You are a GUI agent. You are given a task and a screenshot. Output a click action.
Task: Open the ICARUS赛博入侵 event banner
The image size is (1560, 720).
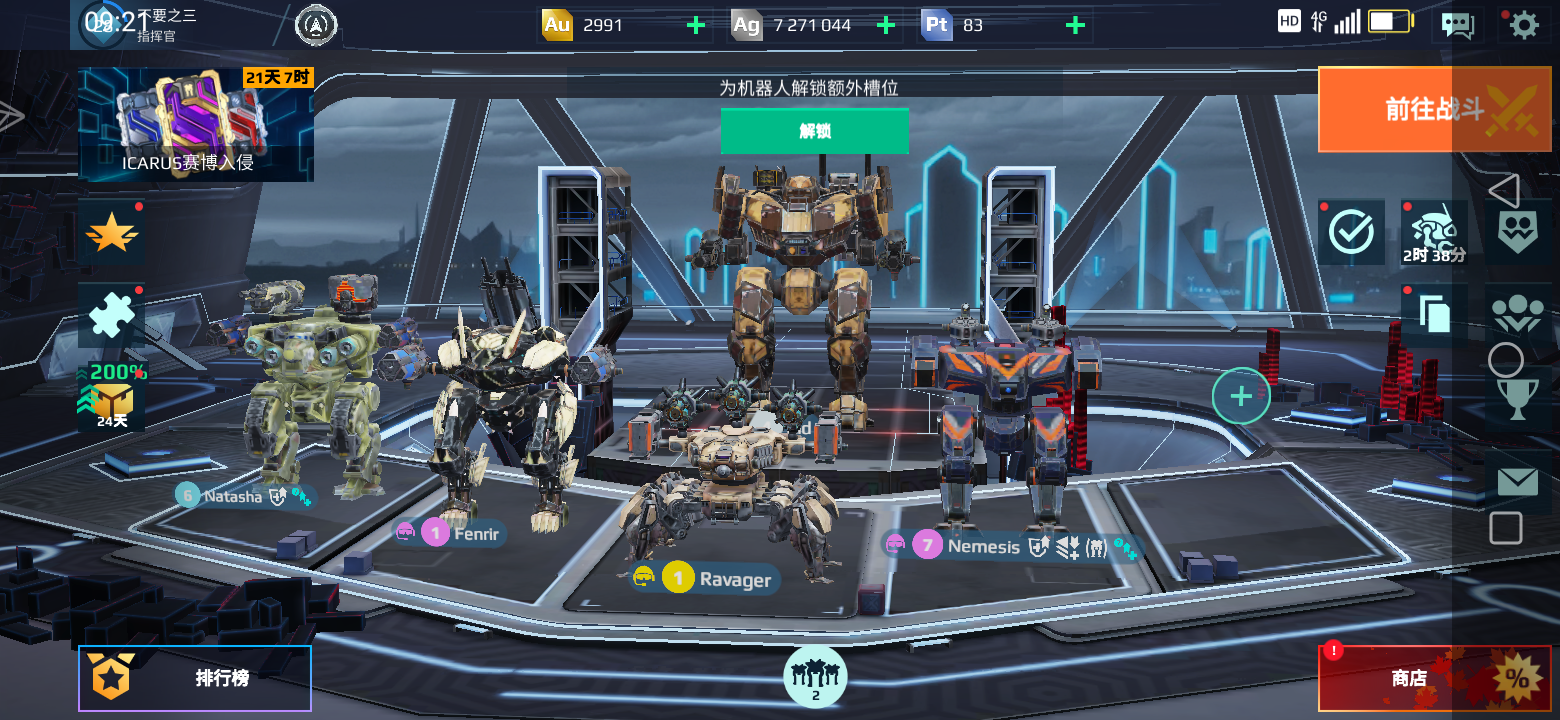pyautogui.click(x=196, y=125)
